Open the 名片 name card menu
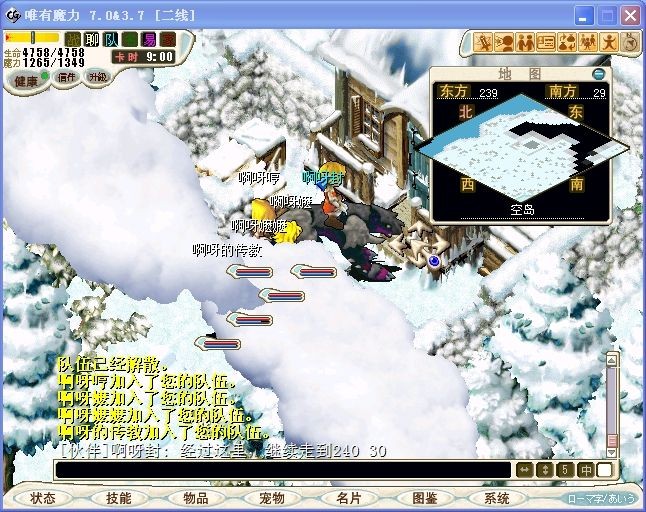646x512 pixels. (348, 498)
